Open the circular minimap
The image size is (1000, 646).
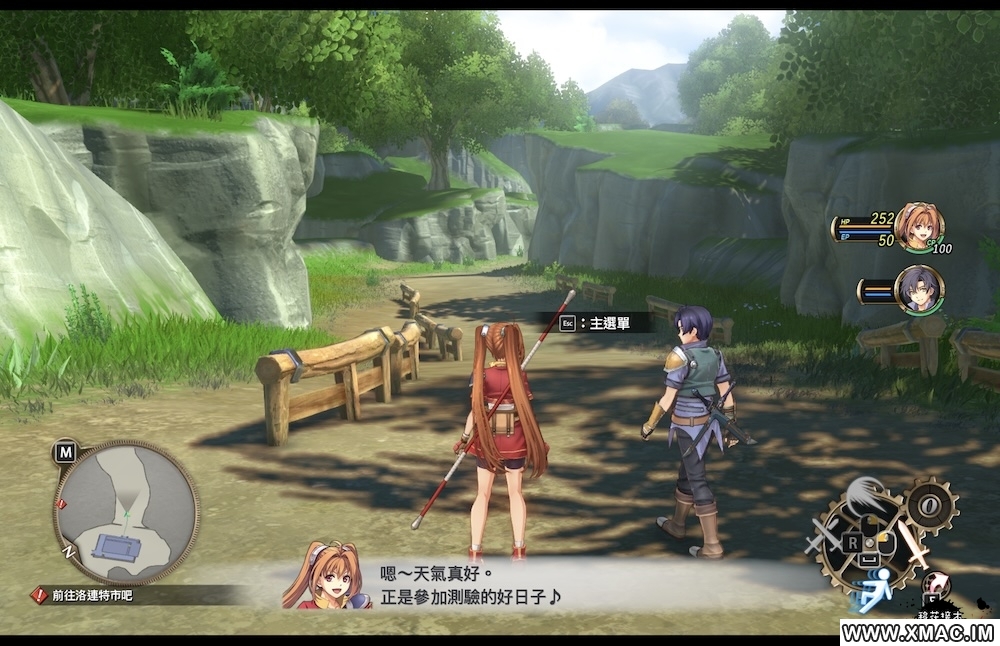pos(125,511)
